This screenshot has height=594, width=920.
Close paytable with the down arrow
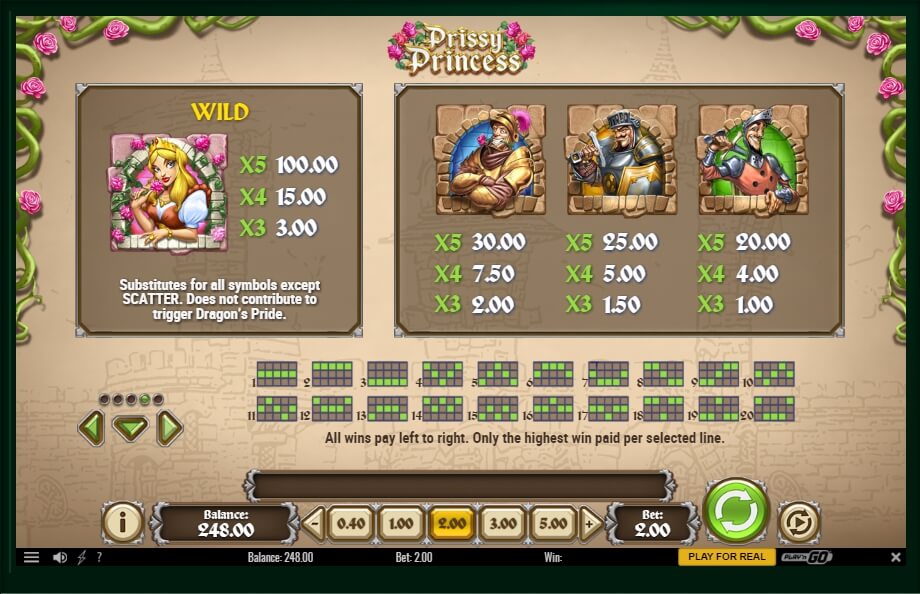(x=130, y=429)
